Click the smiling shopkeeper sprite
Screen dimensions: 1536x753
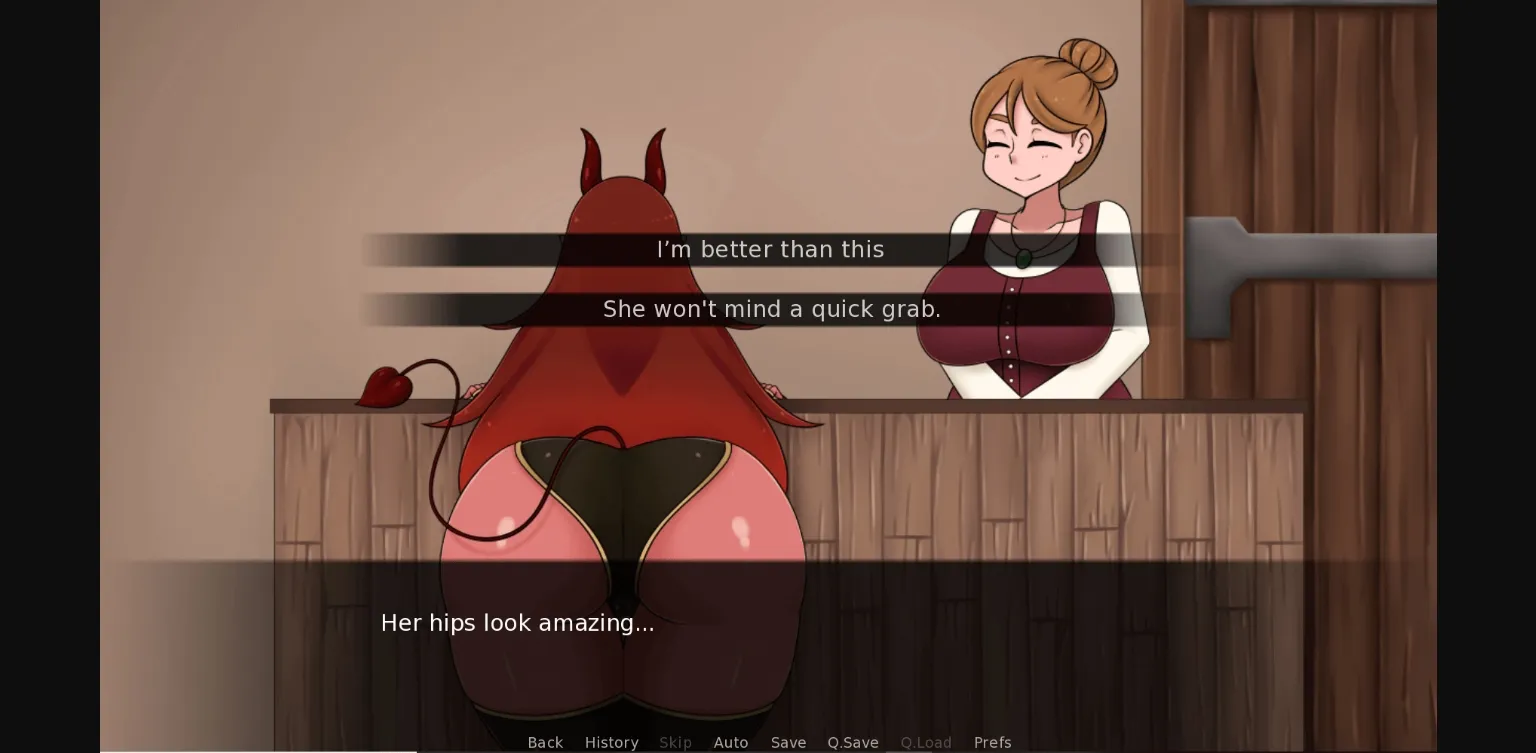[x=1030, y=150]
